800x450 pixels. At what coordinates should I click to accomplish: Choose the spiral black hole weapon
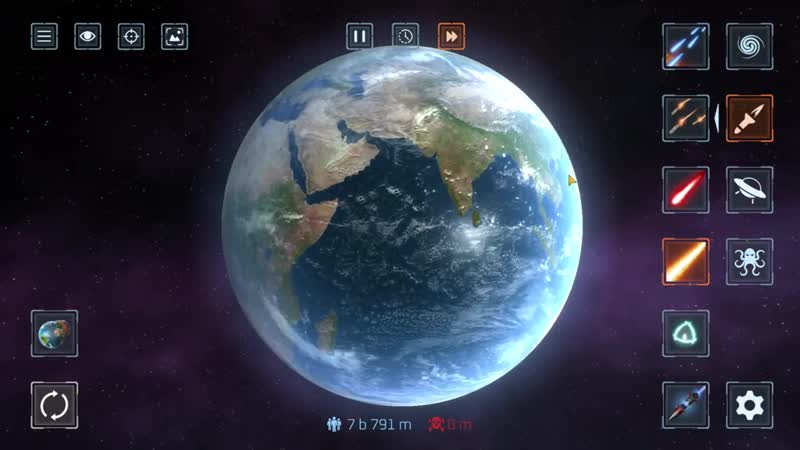point(749,46)
